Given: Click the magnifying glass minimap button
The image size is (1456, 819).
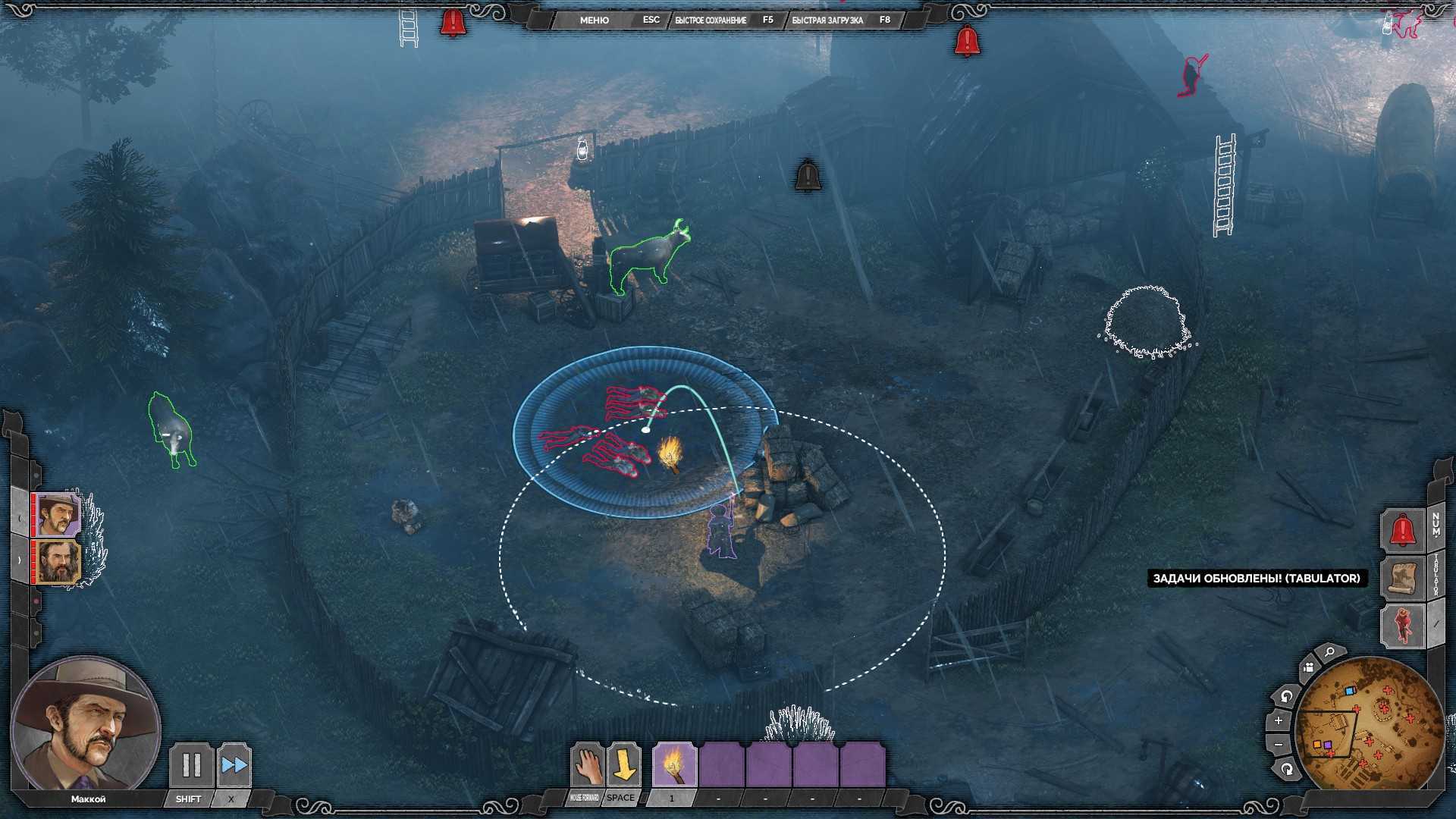Looking at the screenshot, I should tap(1329, 653).
